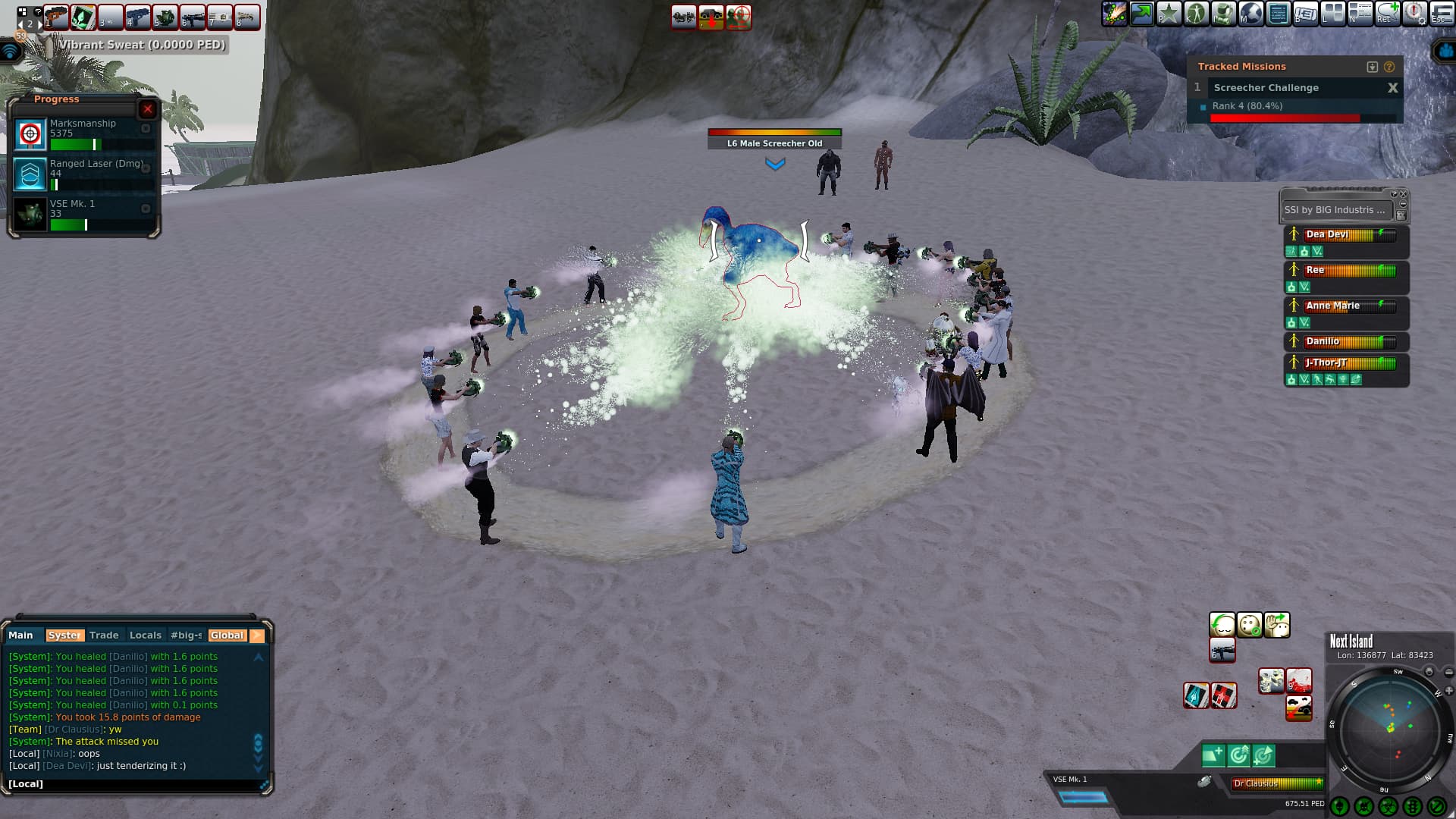Image resolution: width=1456 pixels, height=819 pixels.
Task: Switch to the Trade chat tab
Action: pos(104,635)
